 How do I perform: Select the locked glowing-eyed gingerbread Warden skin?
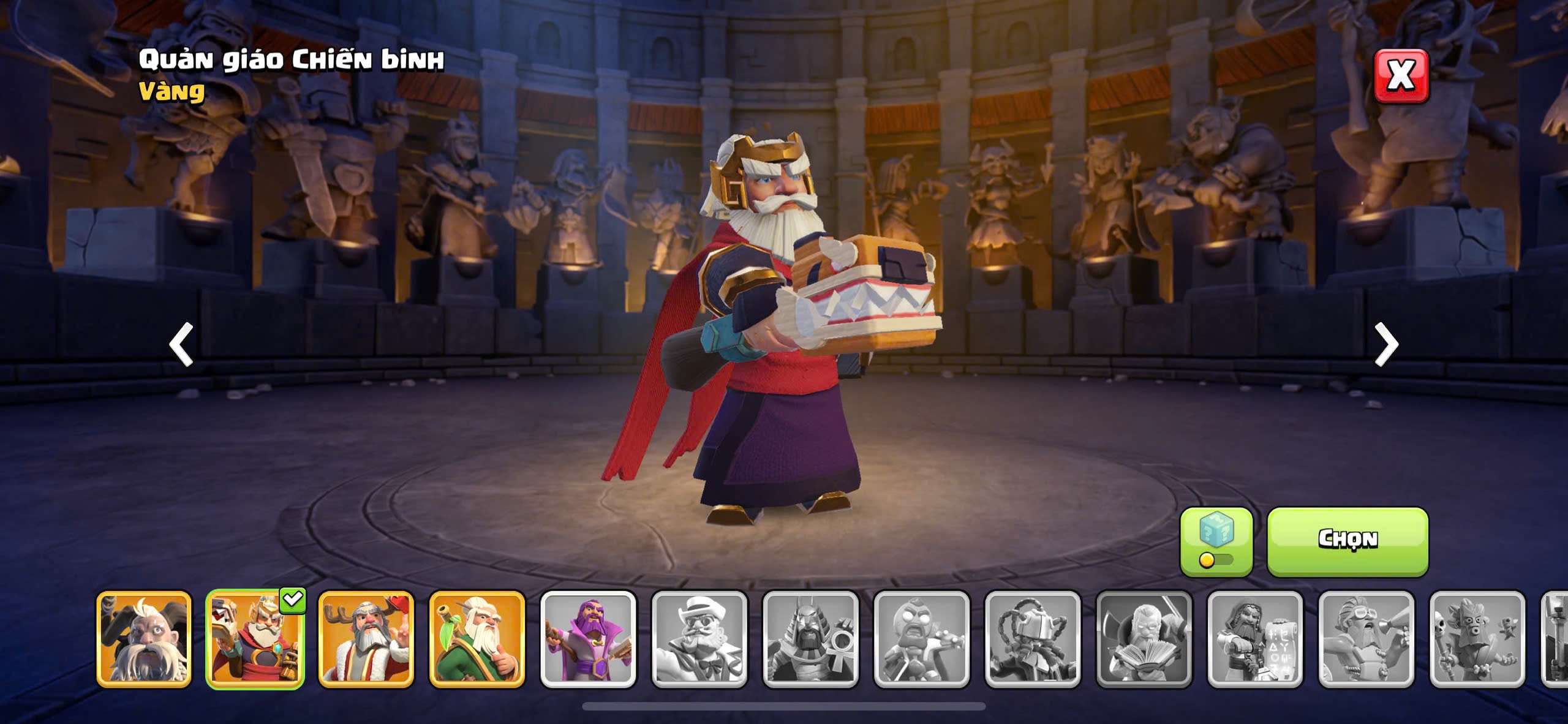pyautogui.click(x=921, y=639)
